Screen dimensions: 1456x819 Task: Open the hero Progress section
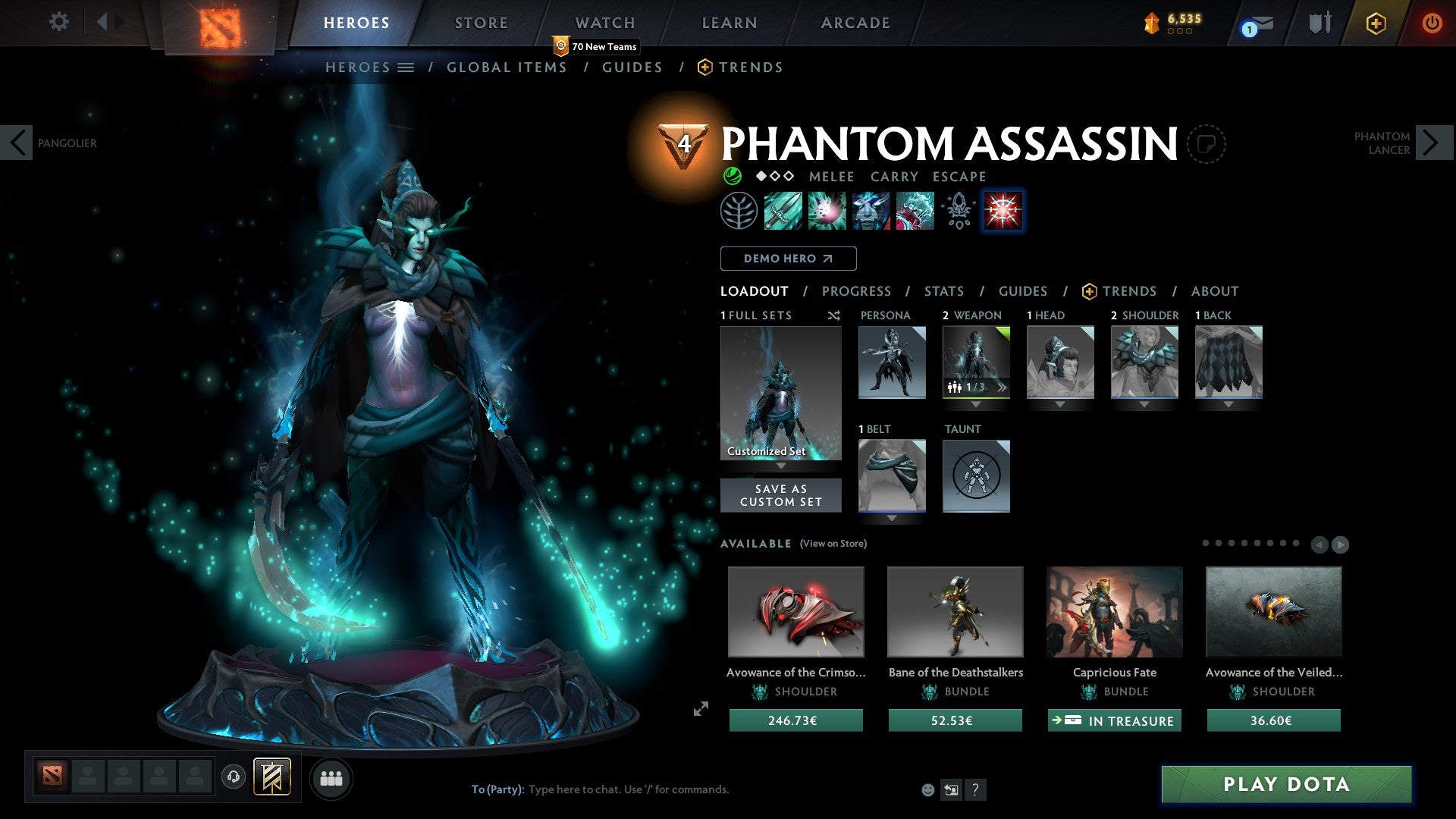click(856, 291)
